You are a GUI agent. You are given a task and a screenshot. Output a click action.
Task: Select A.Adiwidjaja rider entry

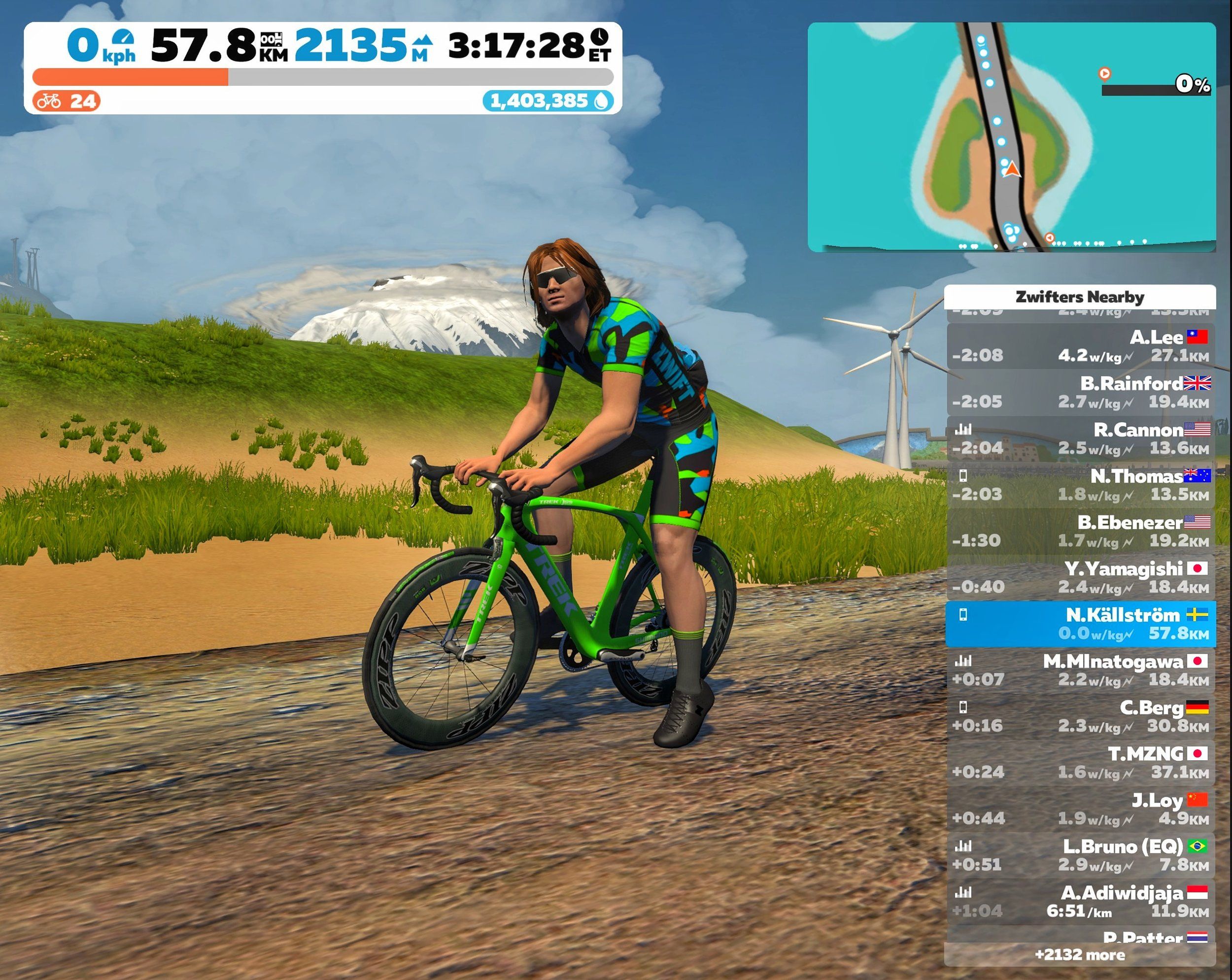1079,902
